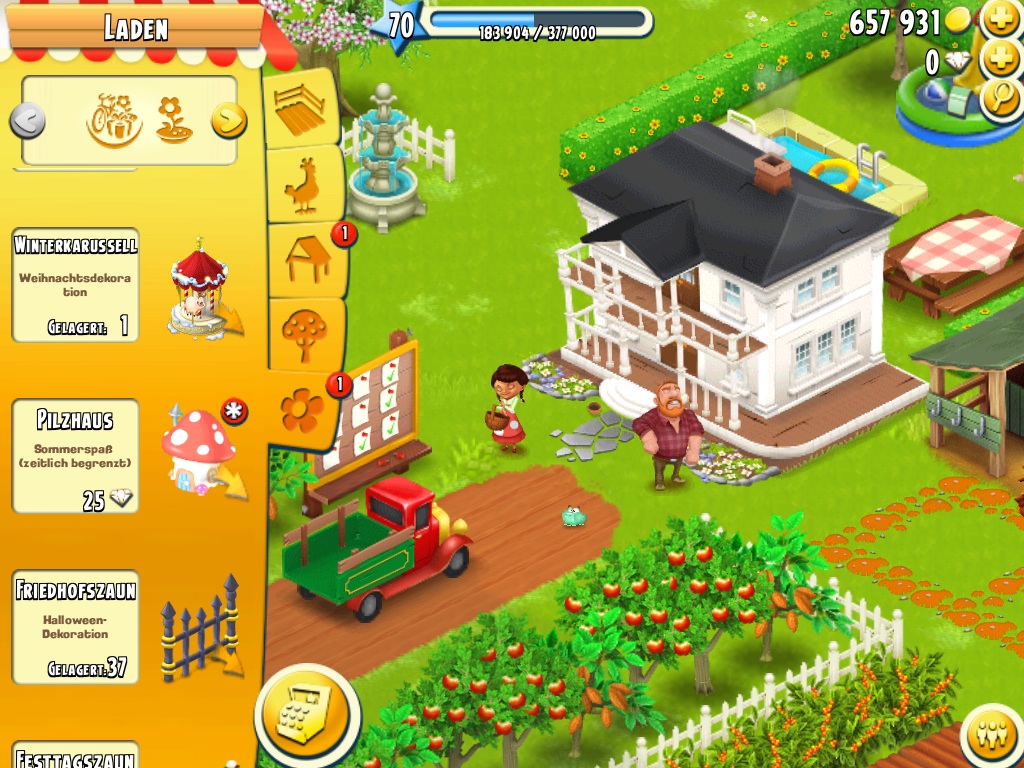Screen dimensions: 1024x768
Task: Add diamonds using the plus button
Action: pos(999,59)
